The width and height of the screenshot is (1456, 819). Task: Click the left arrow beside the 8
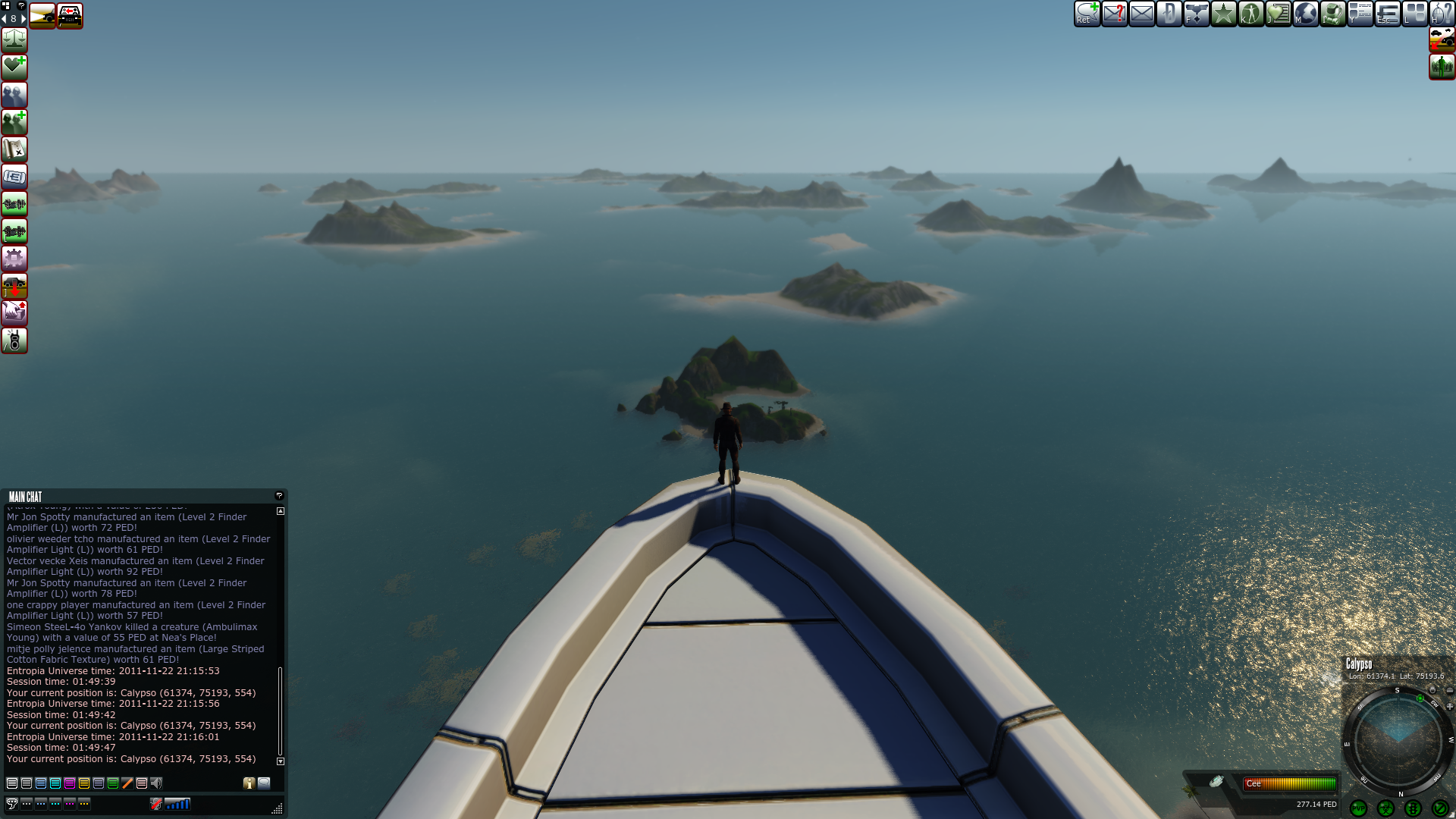pyautogui.click(x=4, y=17)
